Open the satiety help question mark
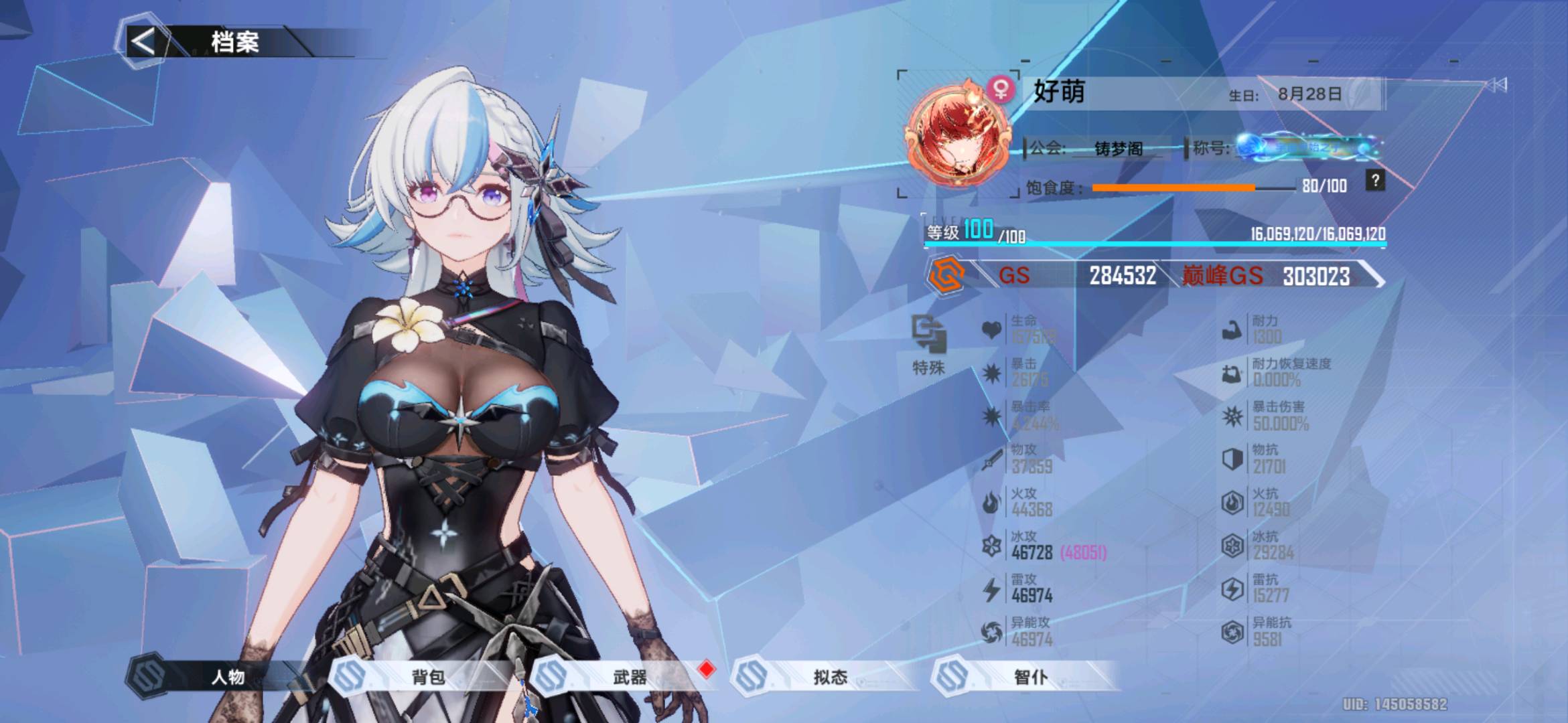1568x723 pixels. [1375, 181]
